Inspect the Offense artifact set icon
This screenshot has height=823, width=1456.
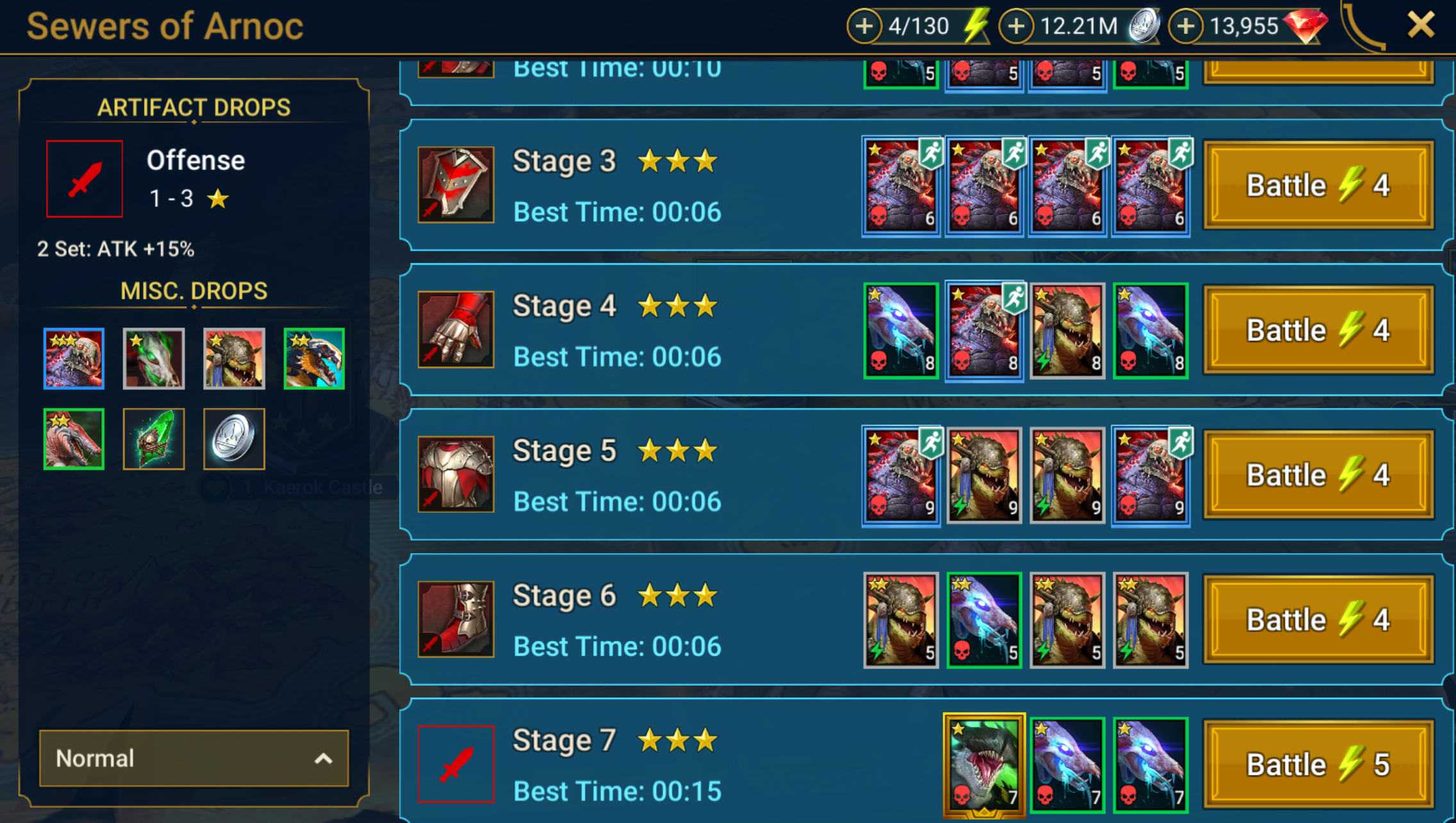pyautogui.click(x=85, y=179)
